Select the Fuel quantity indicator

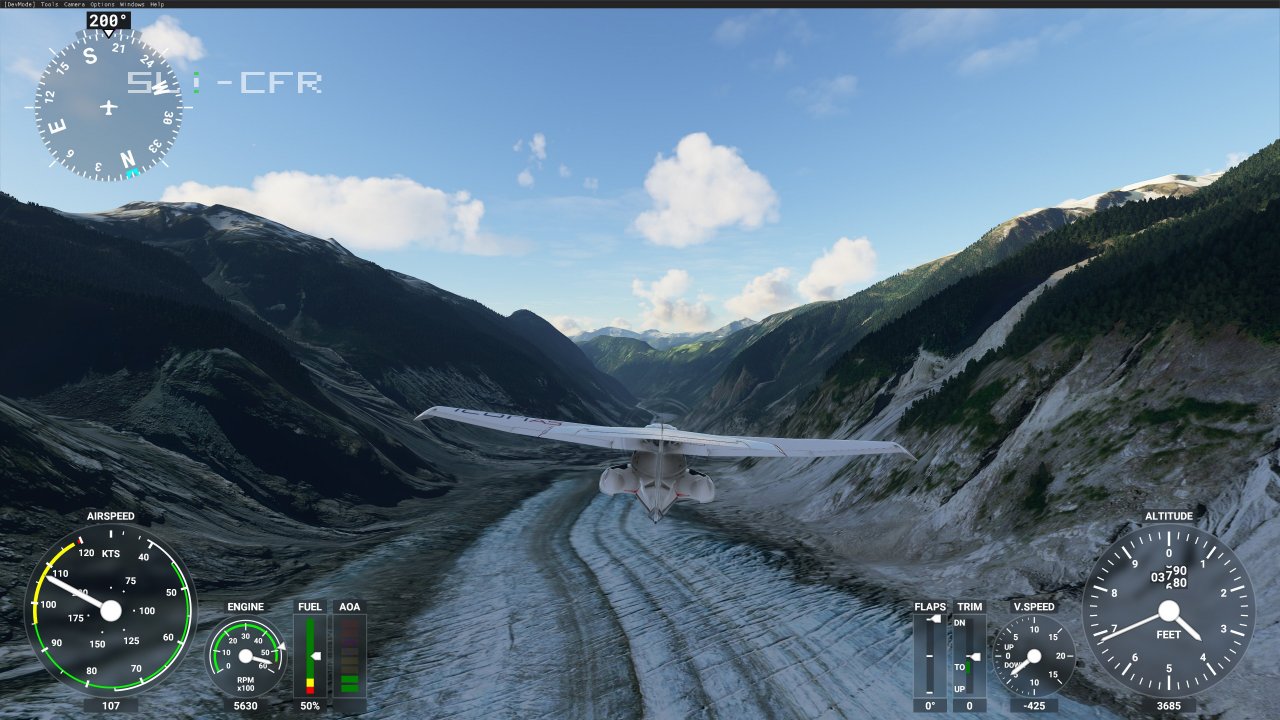pyautogui.click(x=310, y=655)
